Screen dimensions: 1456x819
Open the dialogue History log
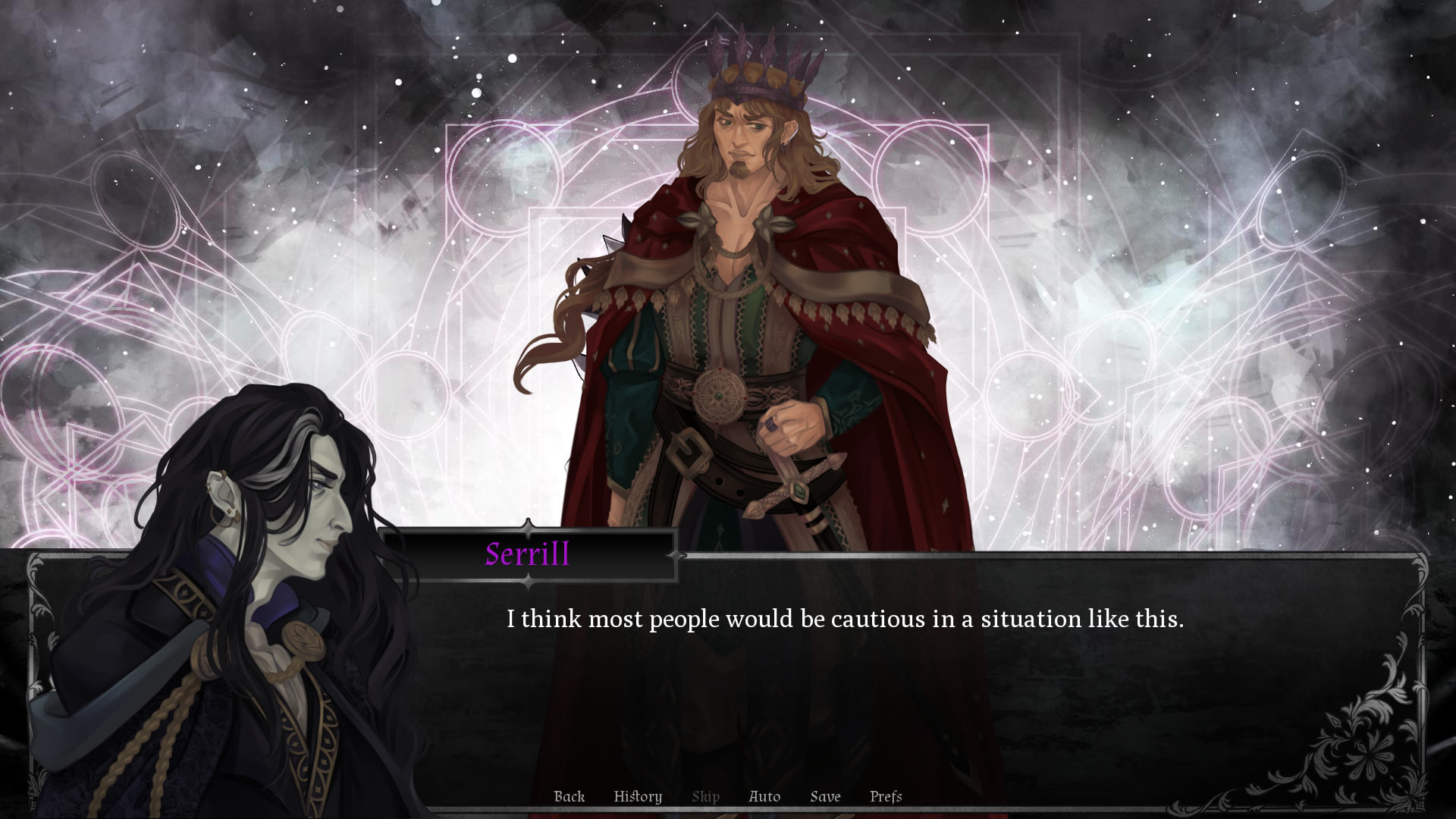[638, 796]
